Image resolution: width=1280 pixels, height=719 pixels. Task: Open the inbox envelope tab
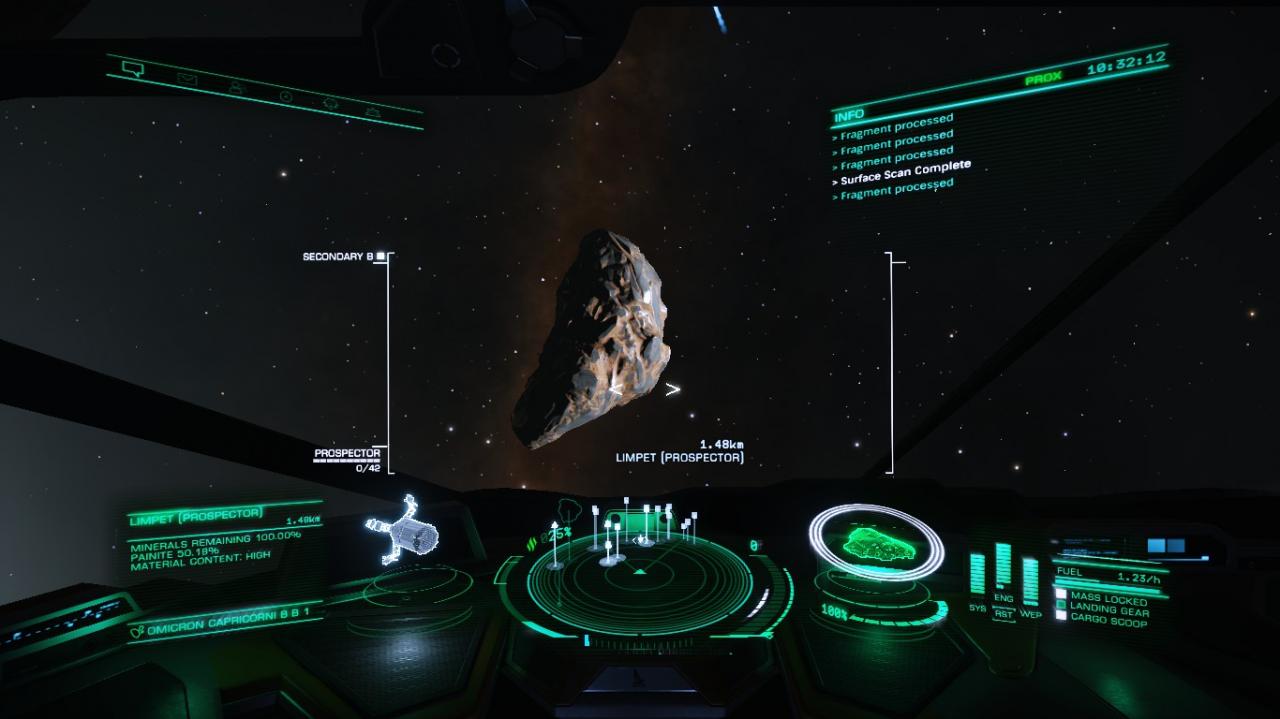coord(185,77)
